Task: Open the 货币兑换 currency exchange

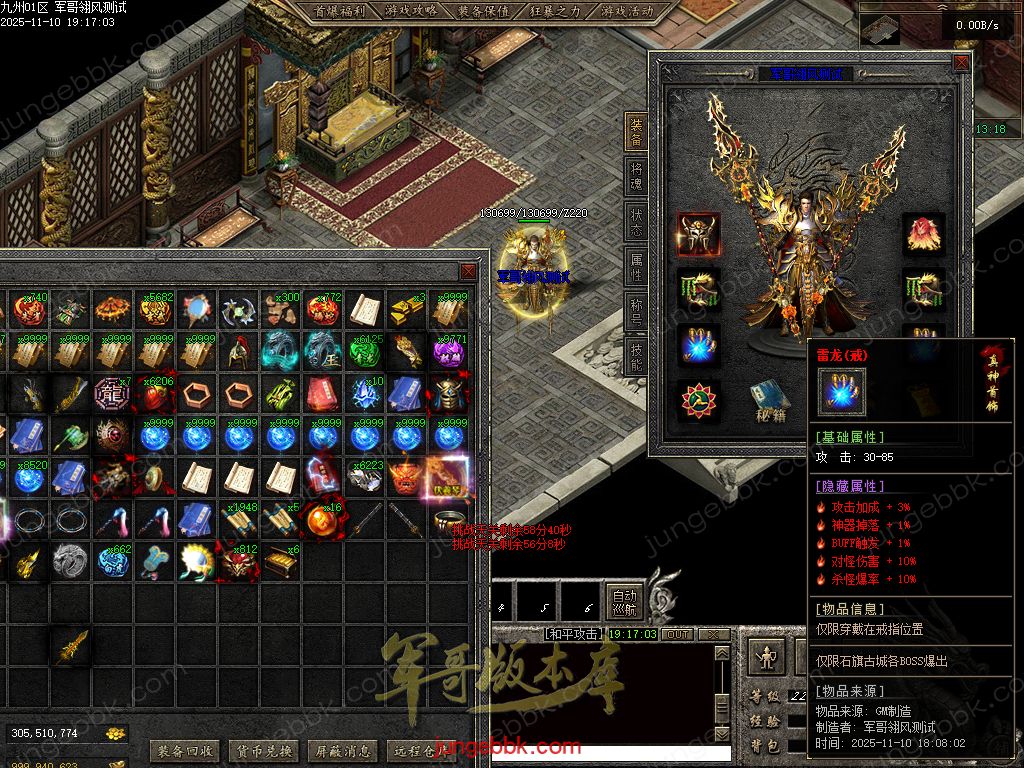Action: pos(262,750)
